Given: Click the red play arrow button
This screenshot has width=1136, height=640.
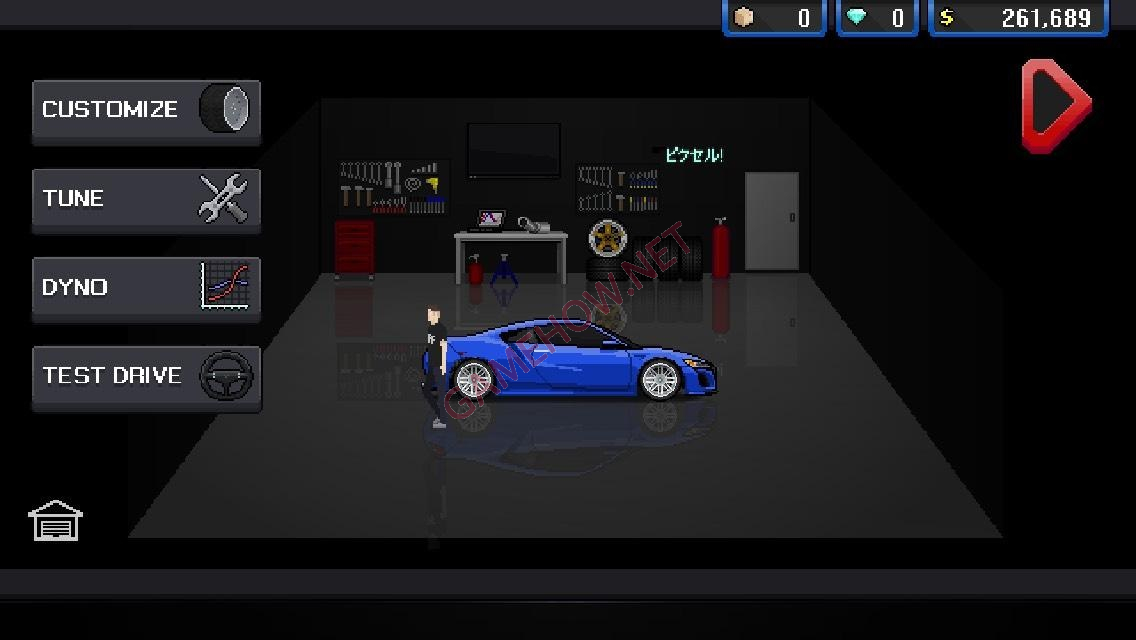Looking at the screenshot, I should [1055, 105].
